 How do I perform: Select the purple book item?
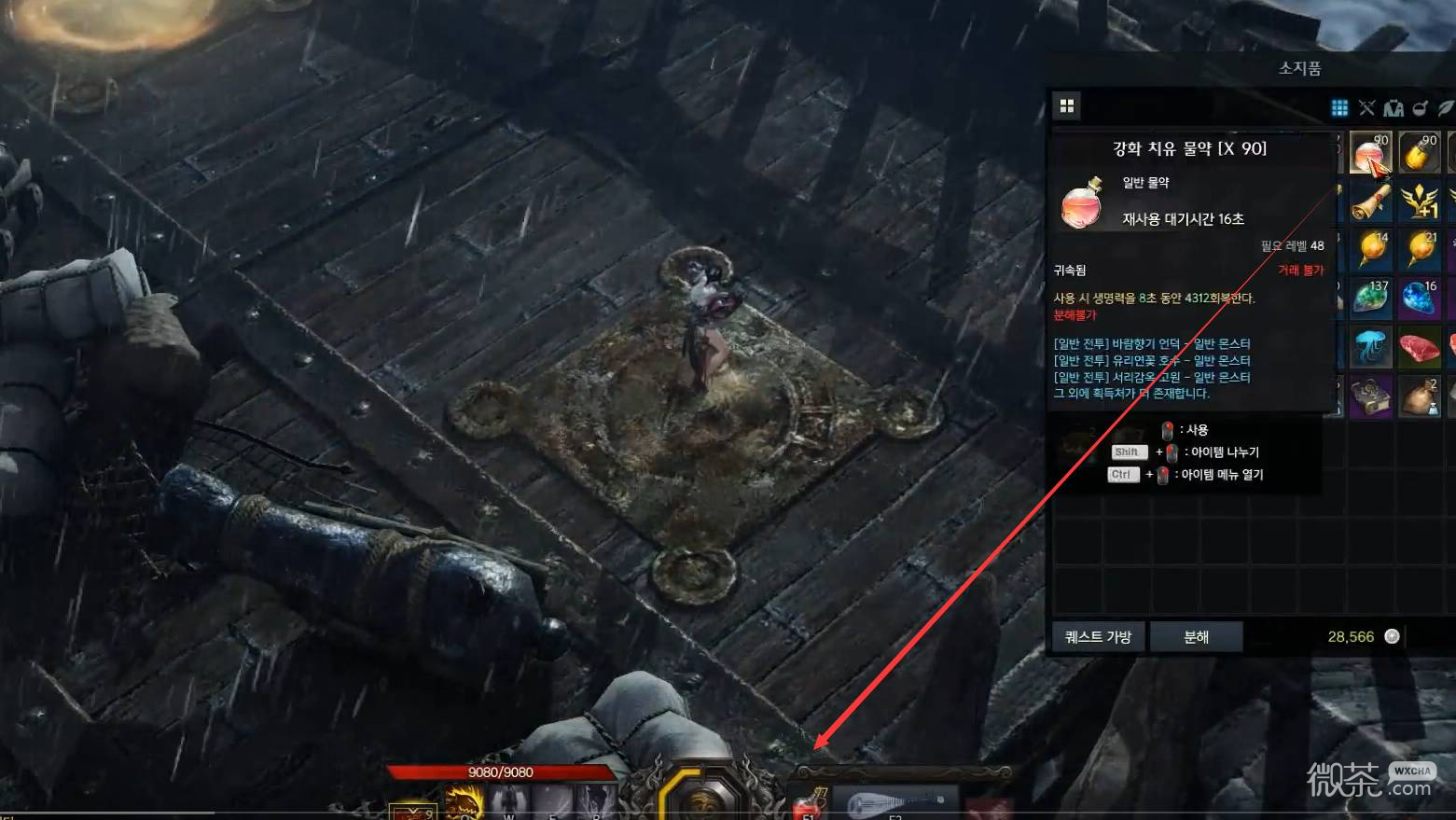tap(1369, 396)
